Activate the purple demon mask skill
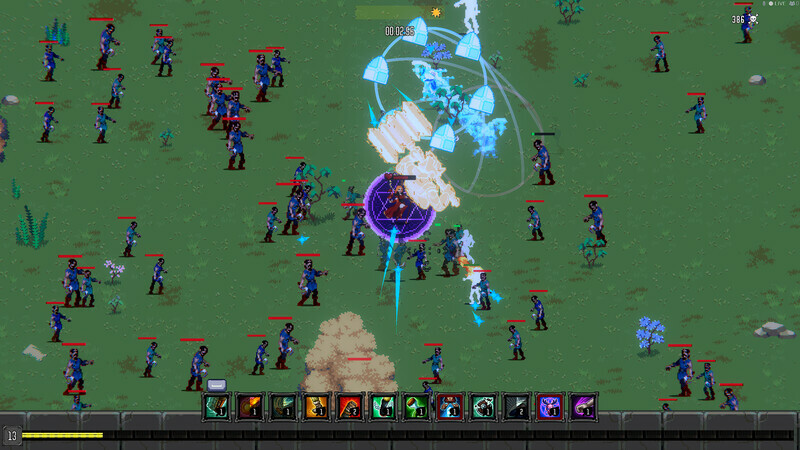The image size is (800, 450). tap(549, 406)
